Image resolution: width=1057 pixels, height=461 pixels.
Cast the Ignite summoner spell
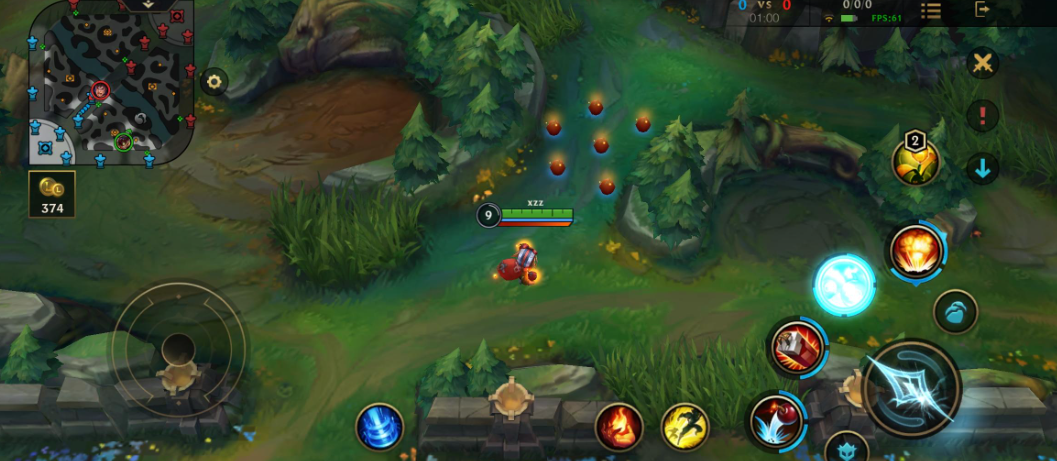[619, 426]
